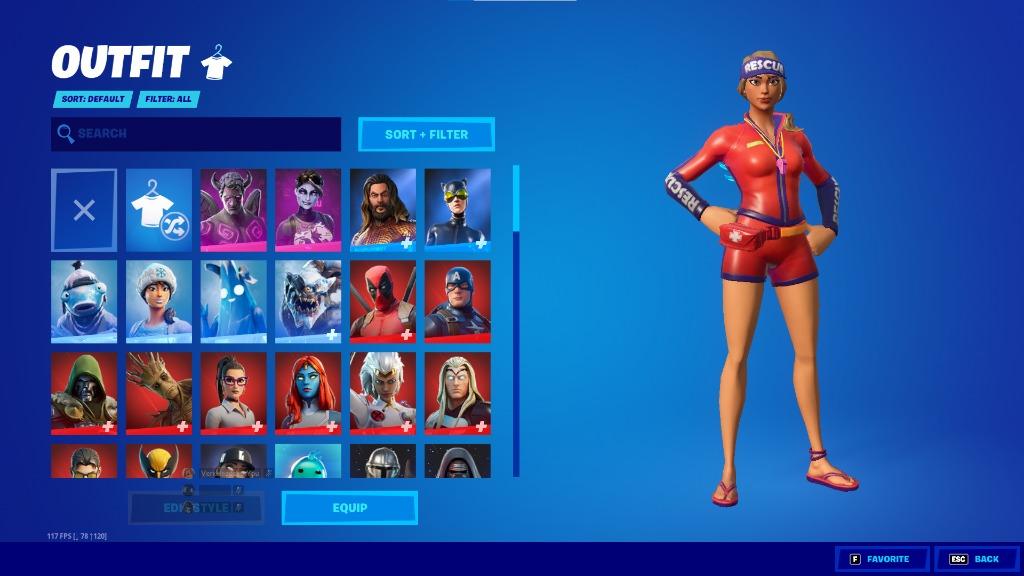Go back using the Back button
Screen dimensions: 1024x576
[976, 559]
